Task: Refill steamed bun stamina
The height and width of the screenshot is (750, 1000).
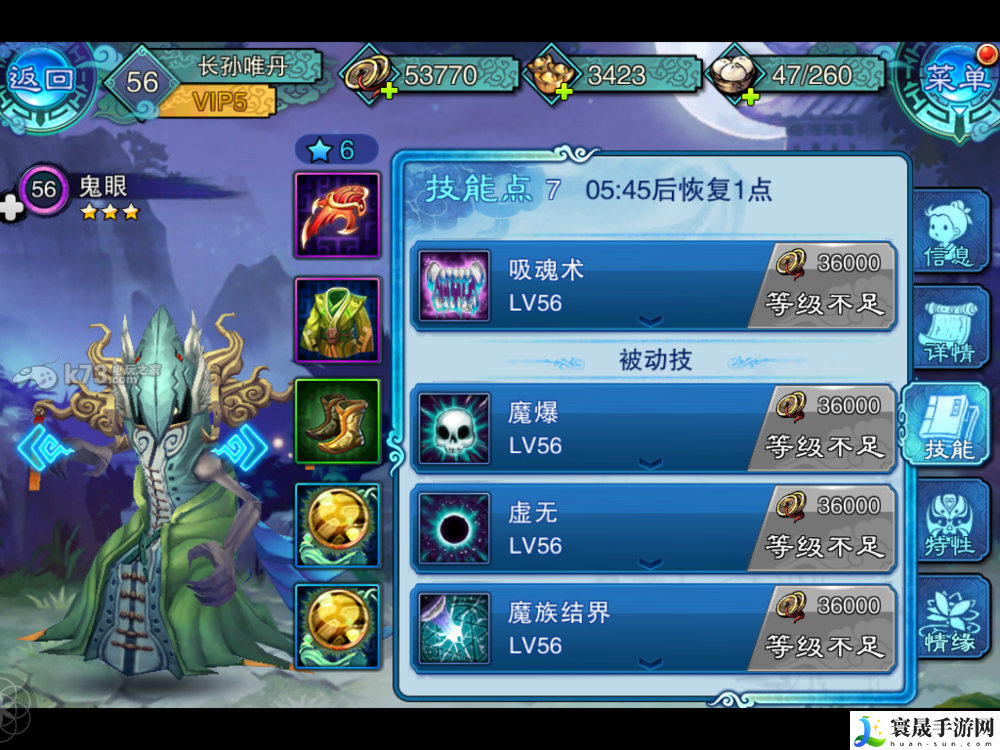Action: 749,94
